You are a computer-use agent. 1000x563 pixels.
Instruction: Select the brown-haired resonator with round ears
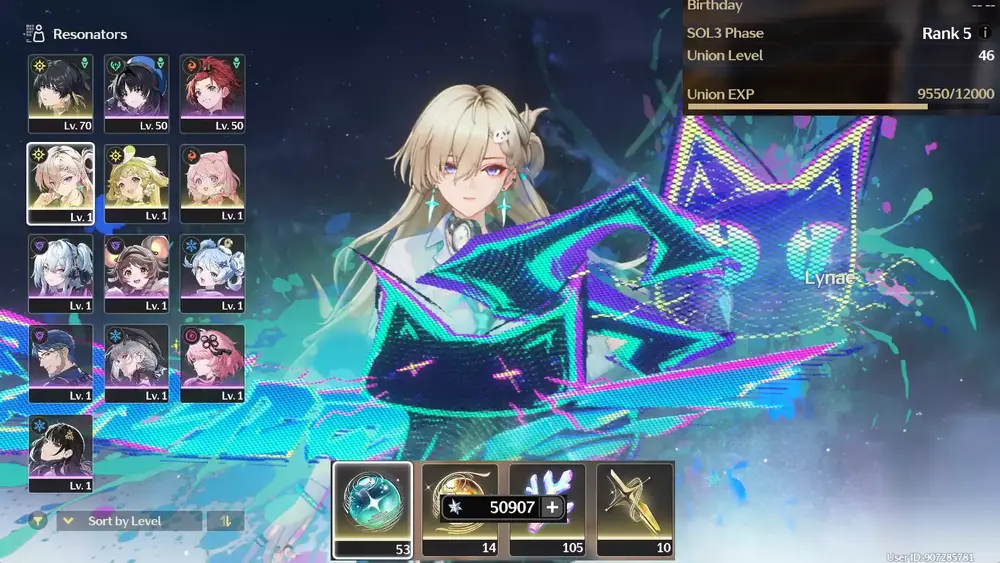pos(137,272)
